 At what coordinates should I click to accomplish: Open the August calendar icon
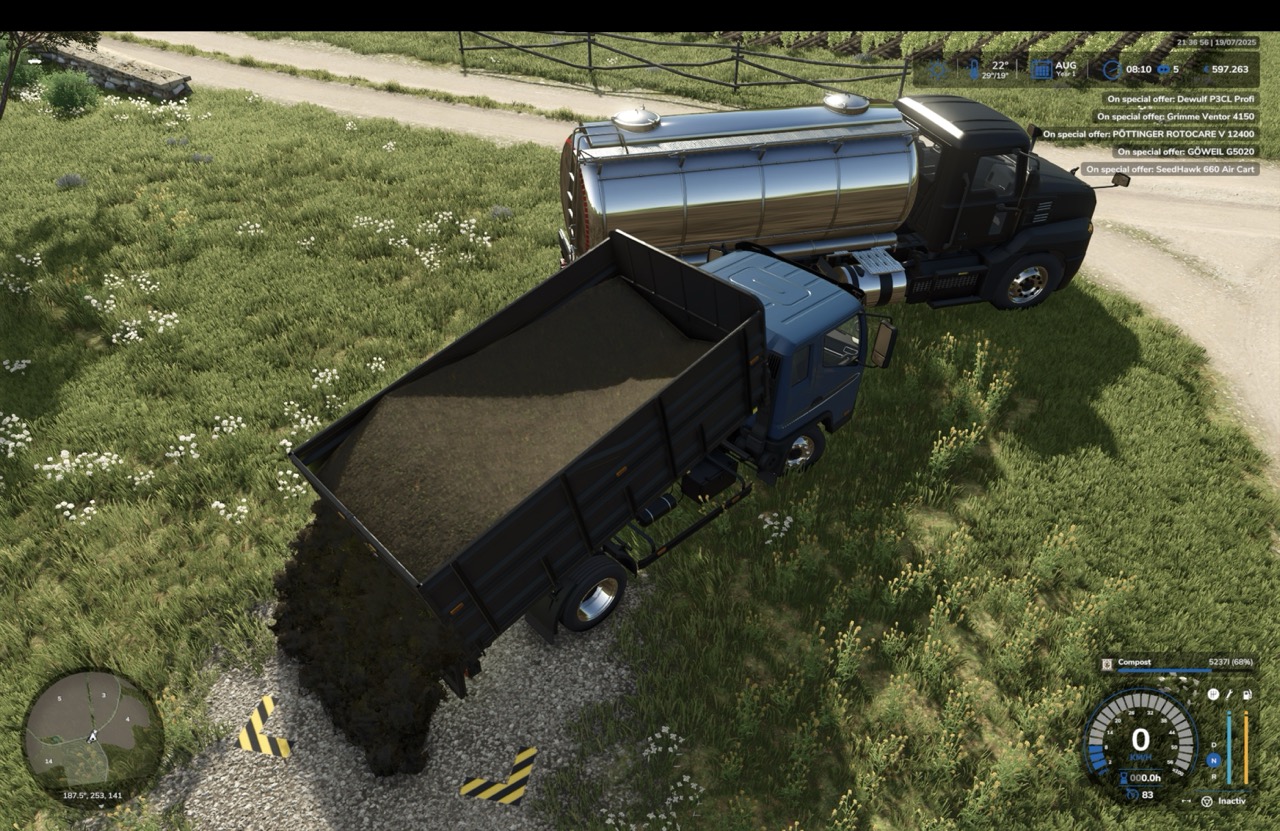point(1041,70)
